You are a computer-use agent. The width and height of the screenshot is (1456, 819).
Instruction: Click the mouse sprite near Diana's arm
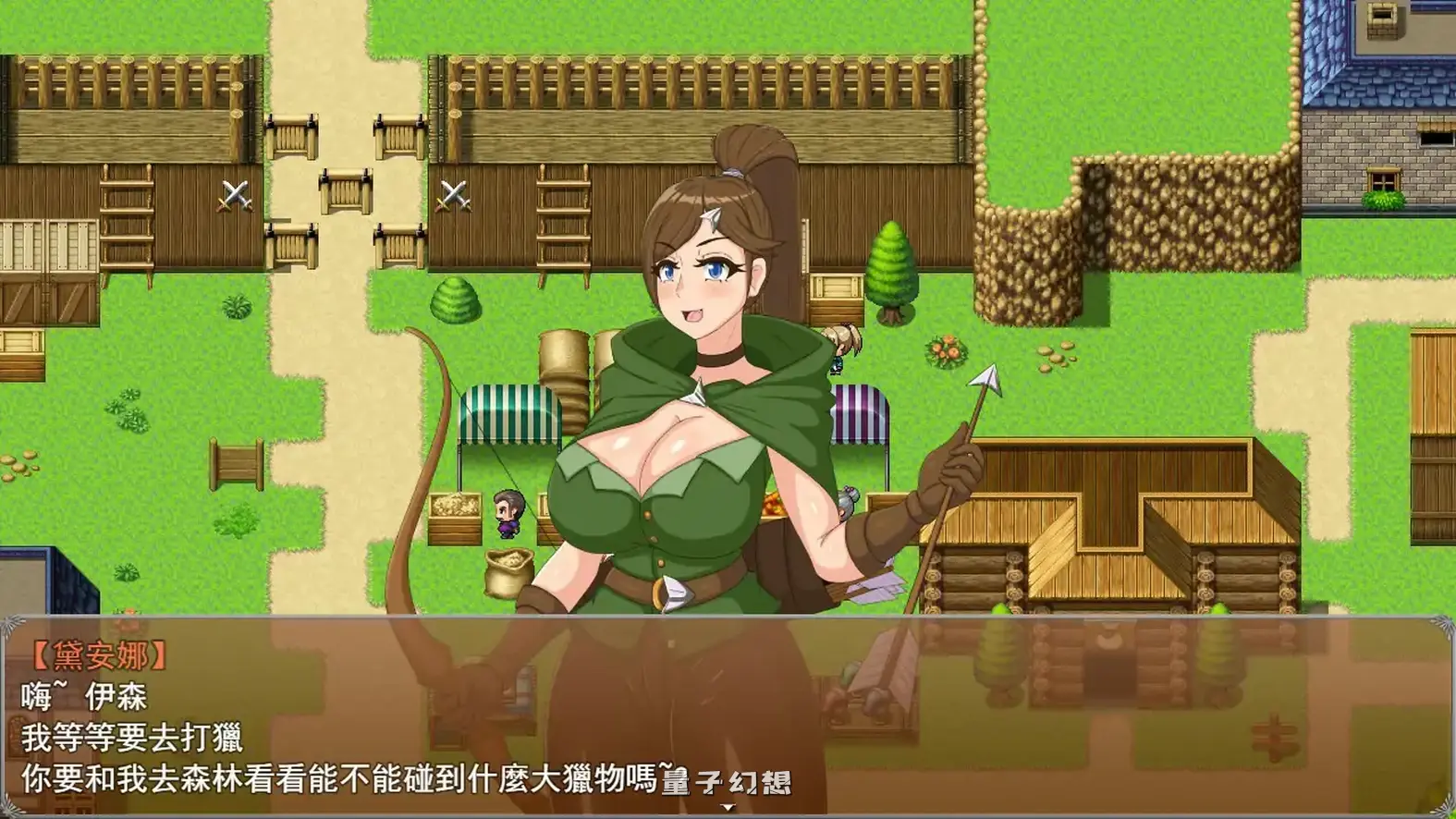point(849,502)
